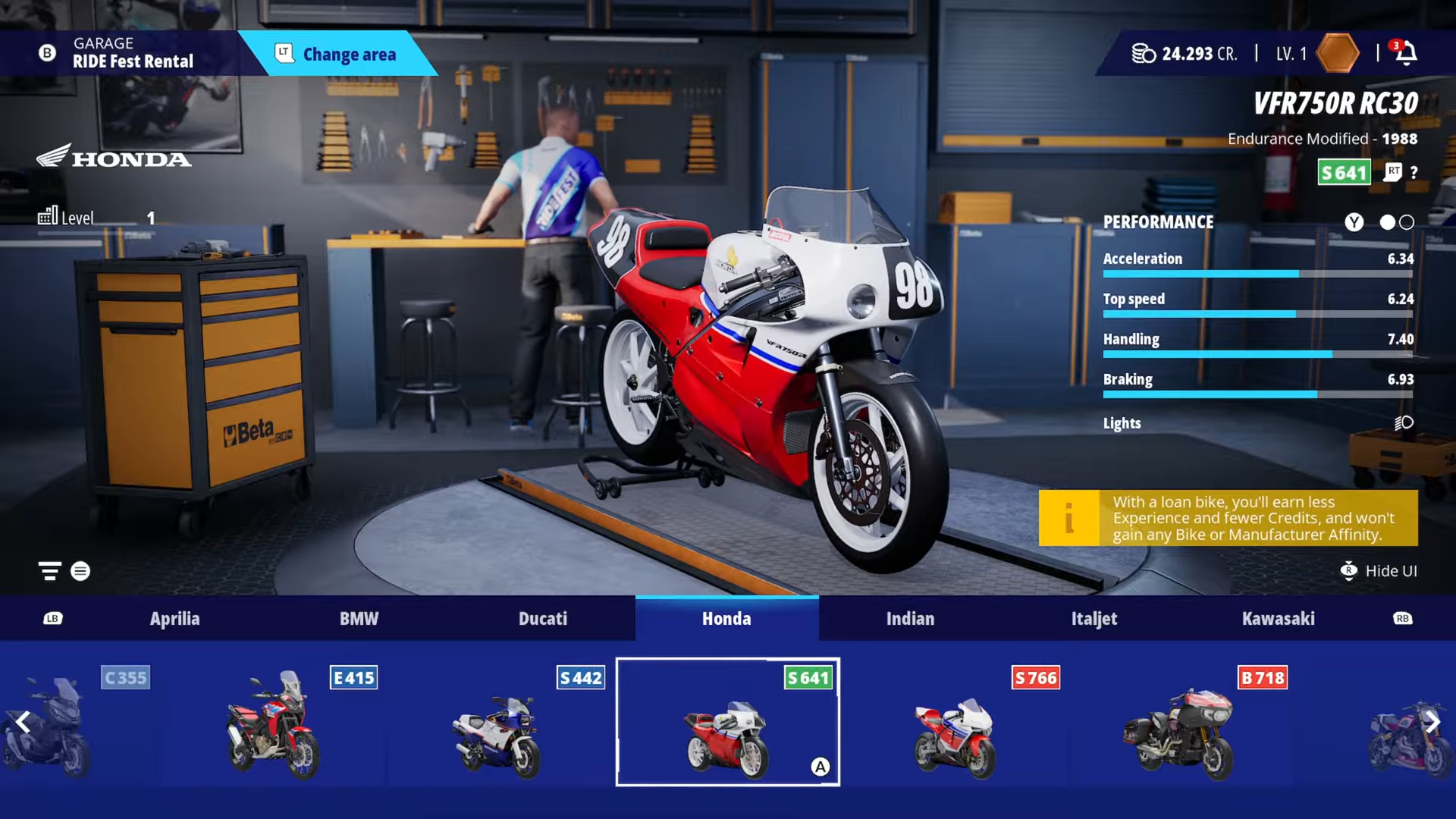The height and width of the screenshot is (819, 1456).
Task: Select the Kawasaki manufacturer tab
Action: pos(1278,619)
